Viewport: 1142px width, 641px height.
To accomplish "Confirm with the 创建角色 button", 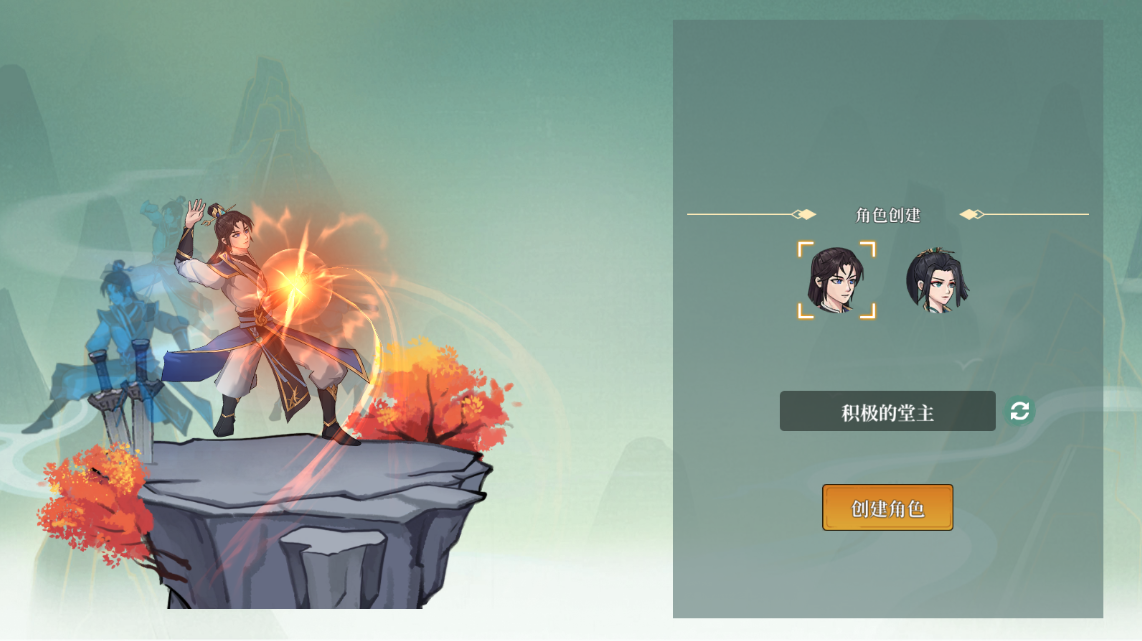I will coord(887,508).
